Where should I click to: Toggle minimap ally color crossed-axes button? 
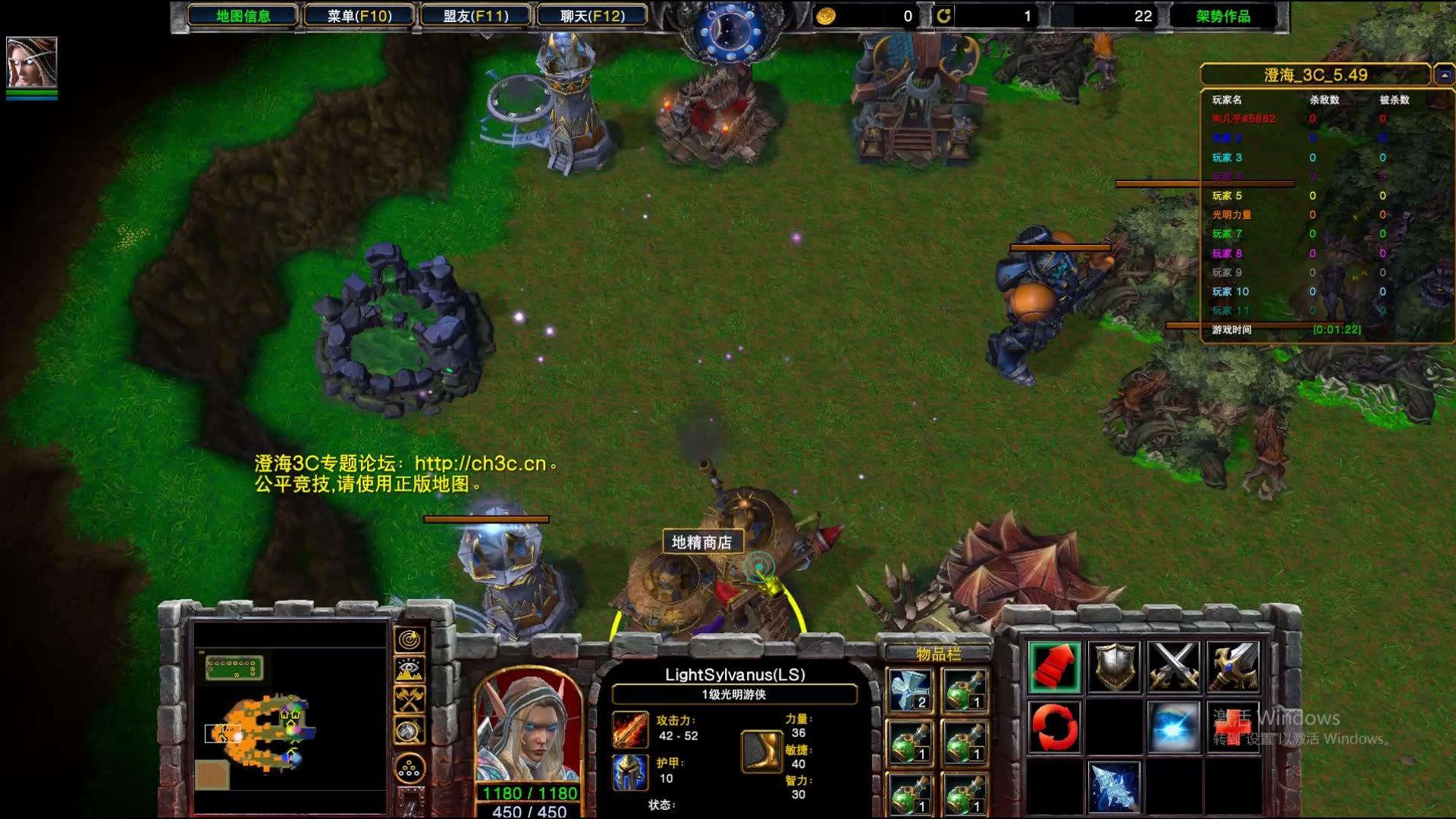pyautogui.click(x=409, y=700)
